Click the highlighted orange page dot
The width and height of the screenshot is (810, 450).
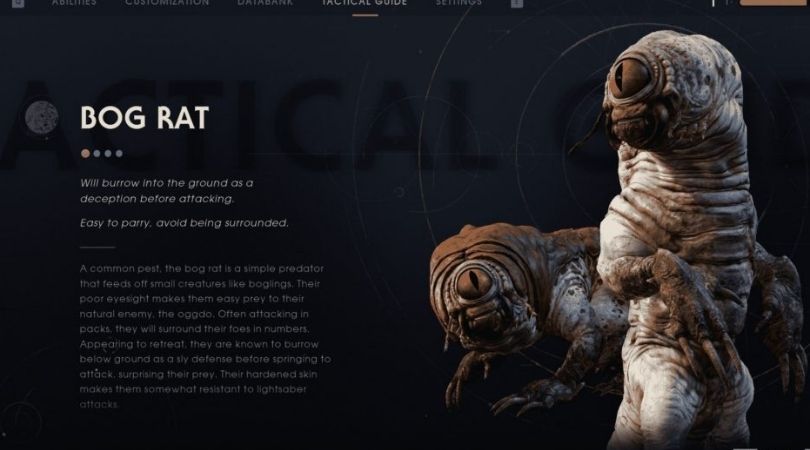(x=85, y=153)
